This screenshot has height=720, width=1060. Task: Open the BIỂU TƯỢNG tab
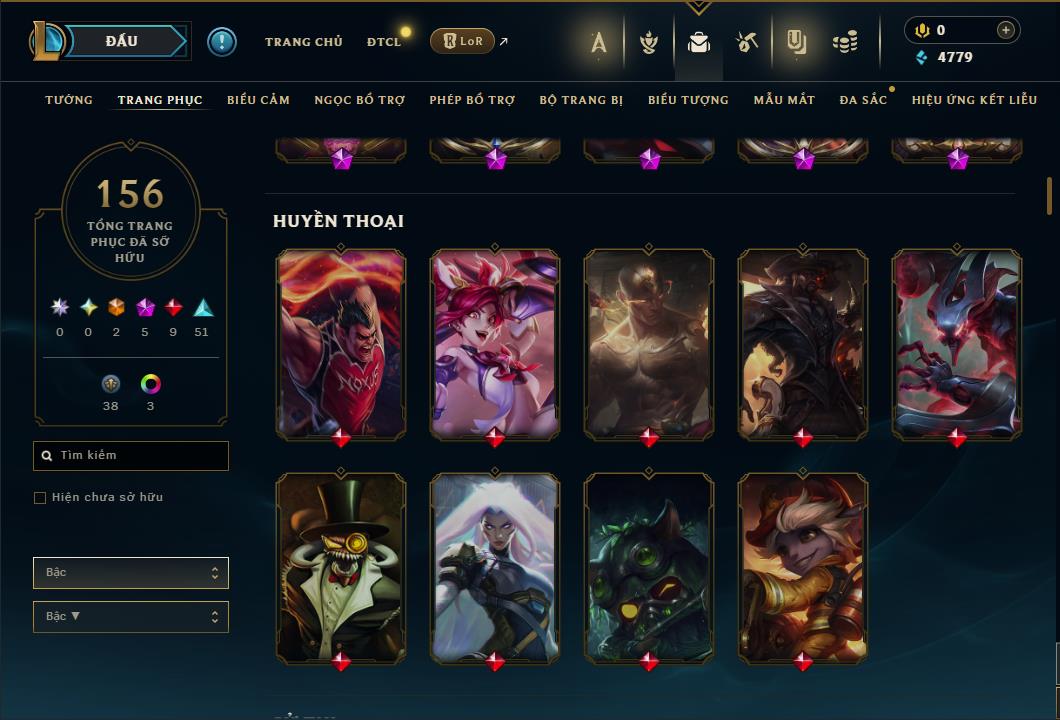(x=688, y=100)
